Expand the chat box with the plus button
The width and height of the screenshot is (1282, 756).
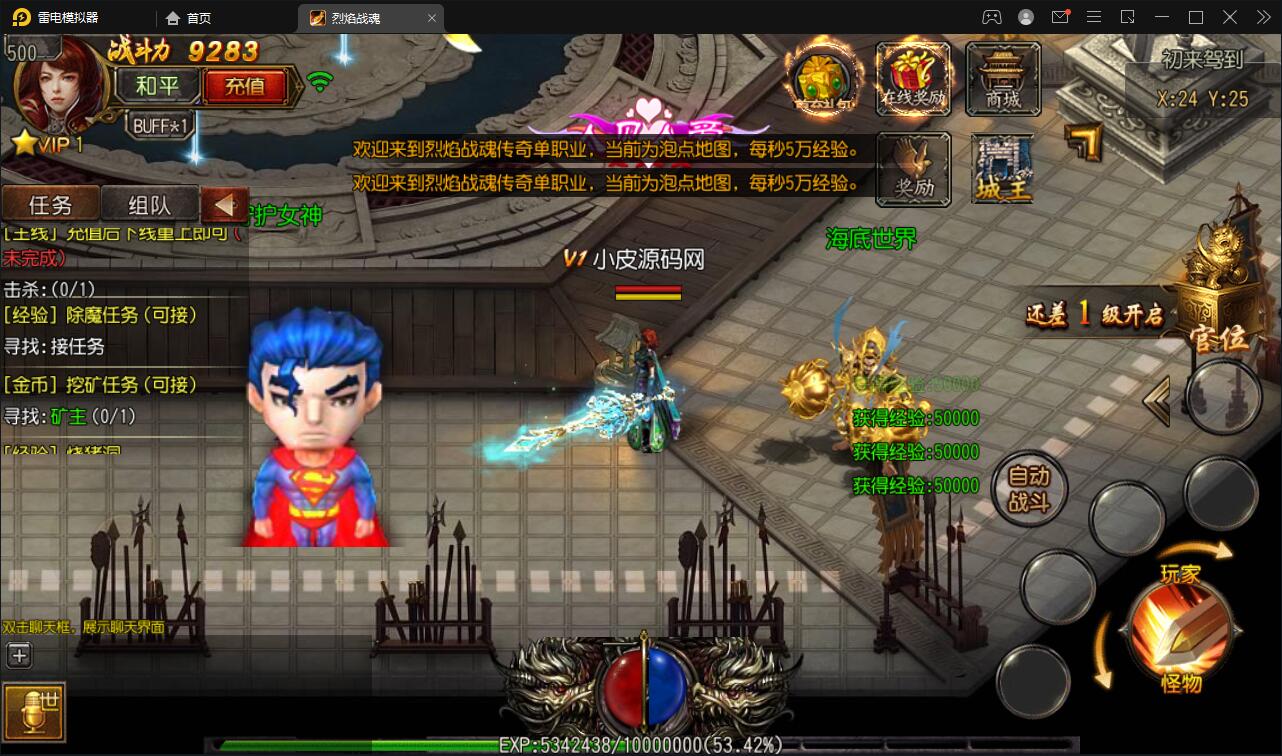pos(19,655)
